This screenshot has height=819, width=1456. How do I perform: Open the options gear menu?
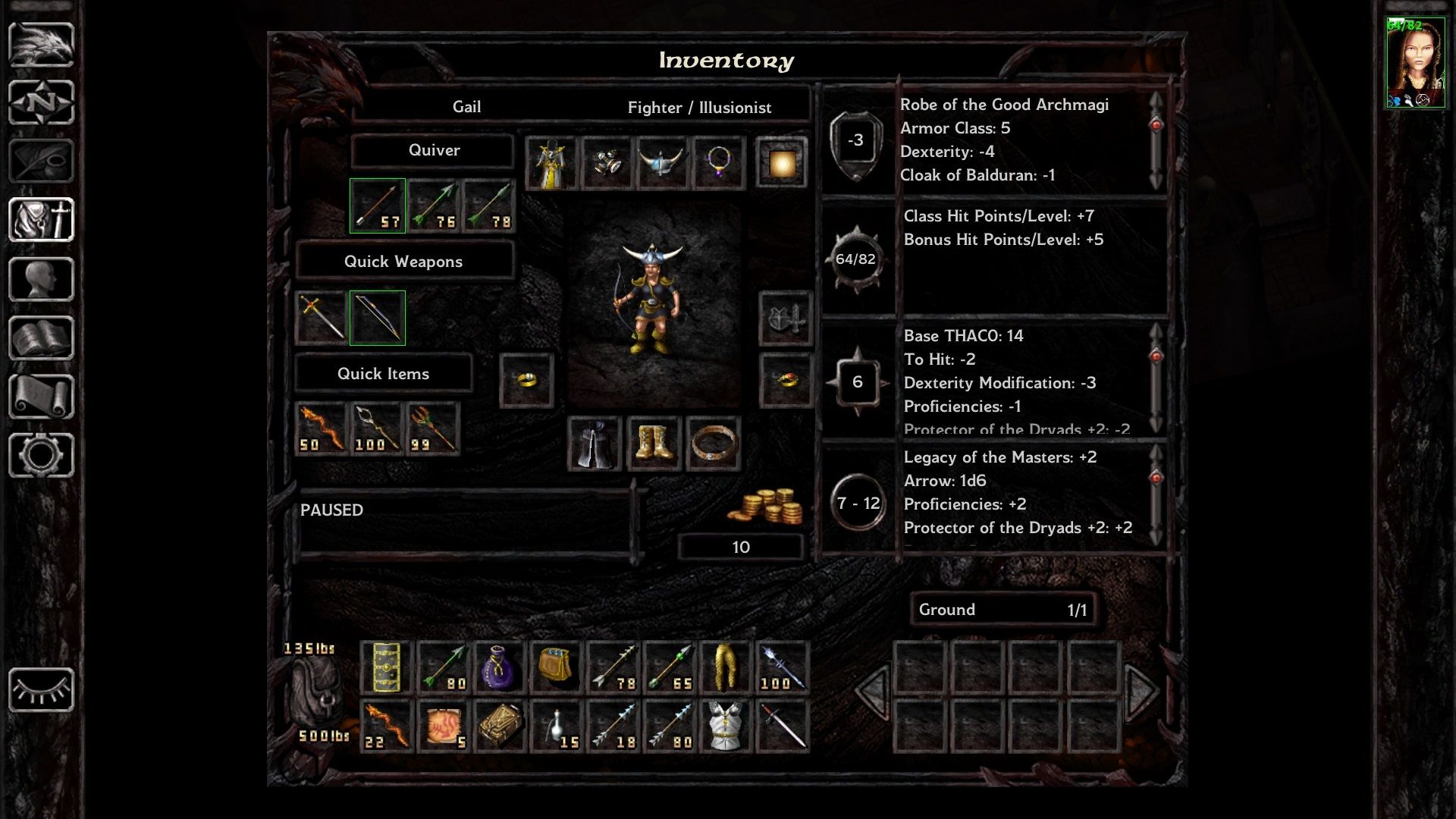41,455
